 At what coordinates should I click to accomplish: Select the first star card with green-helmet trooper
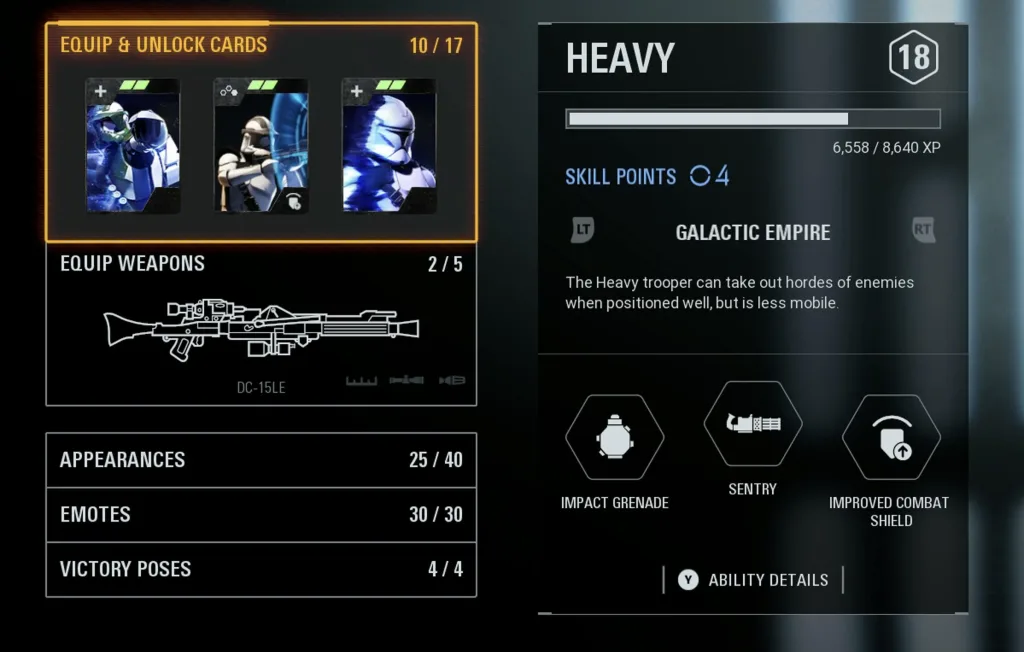coord(133,145)
